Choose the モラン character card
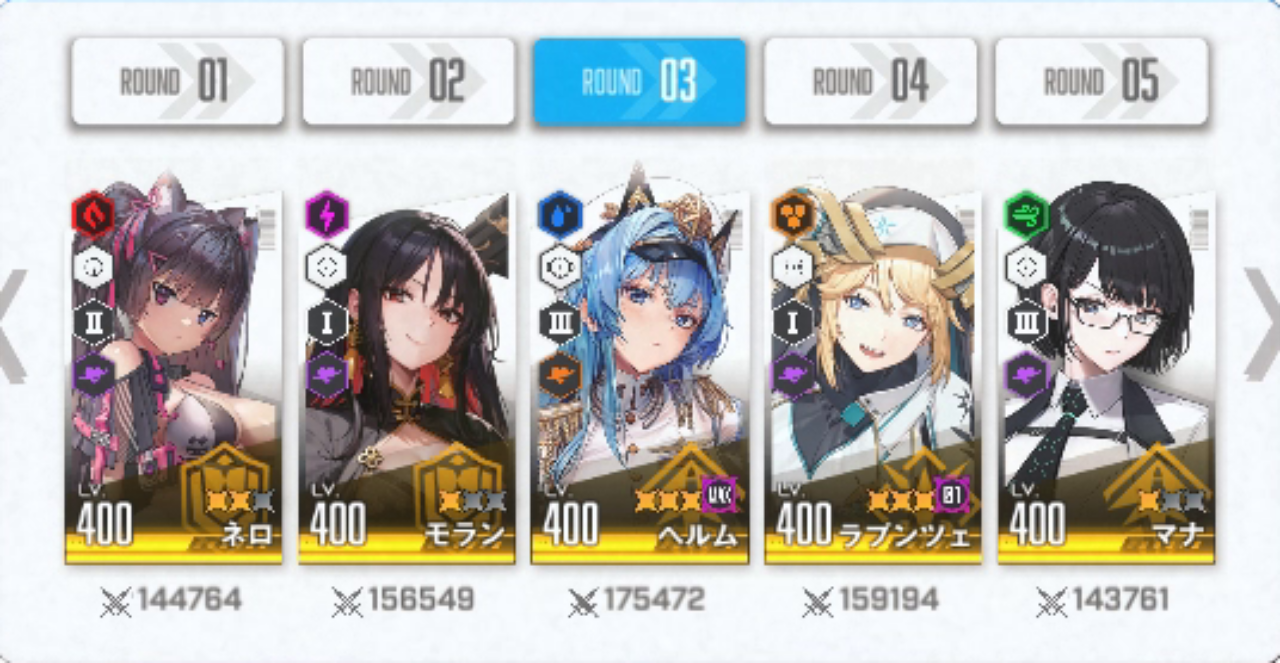1280x663 pixels. coord(406,375)
